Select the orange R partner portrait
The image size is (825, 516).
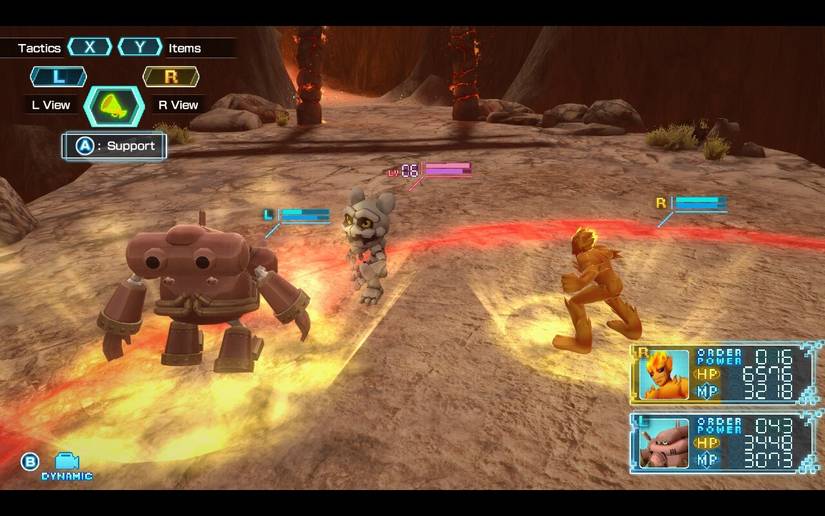tap(665, 374)
